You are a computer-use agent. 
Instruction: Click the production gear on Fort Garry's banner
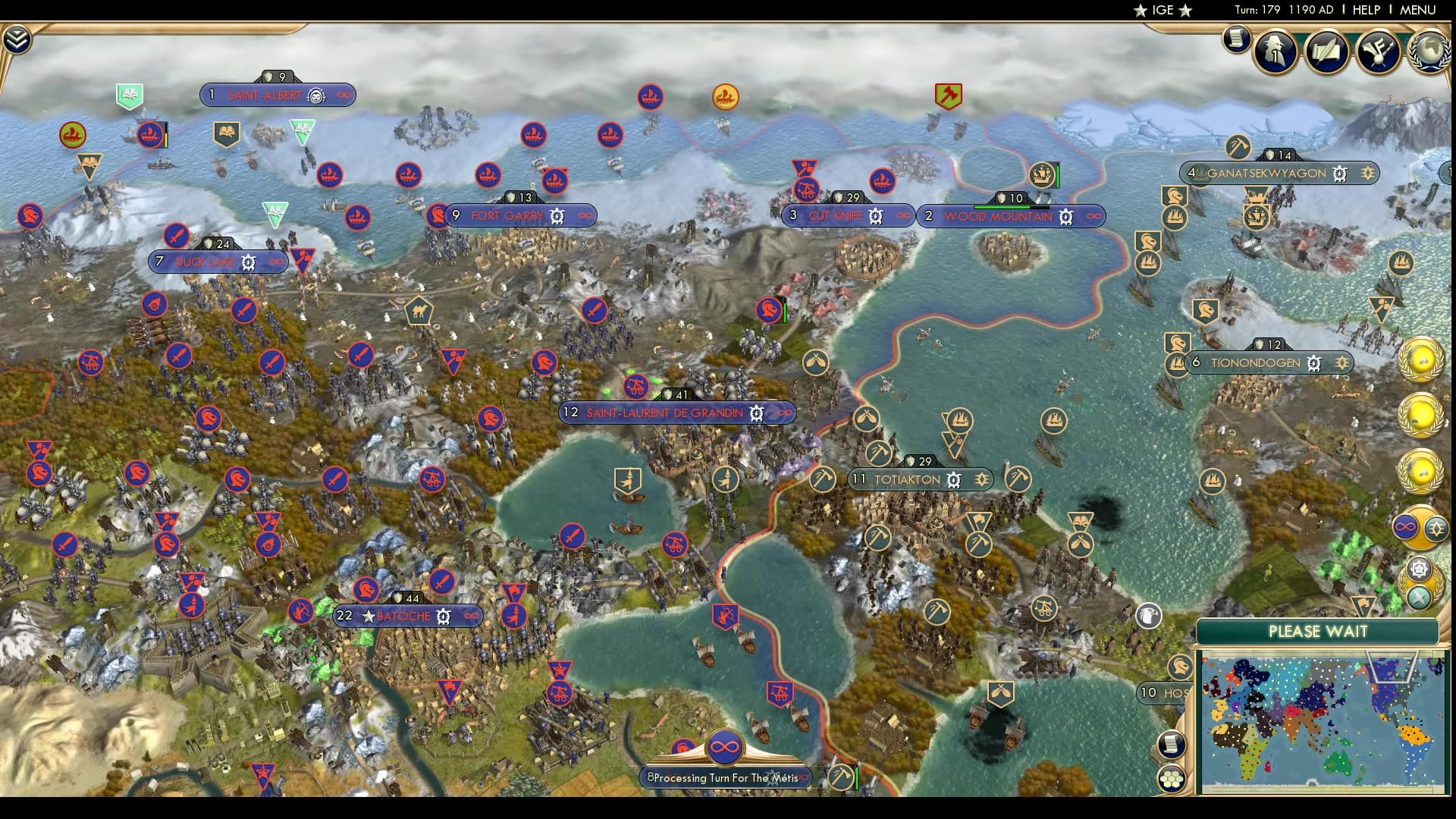point(556,216)
